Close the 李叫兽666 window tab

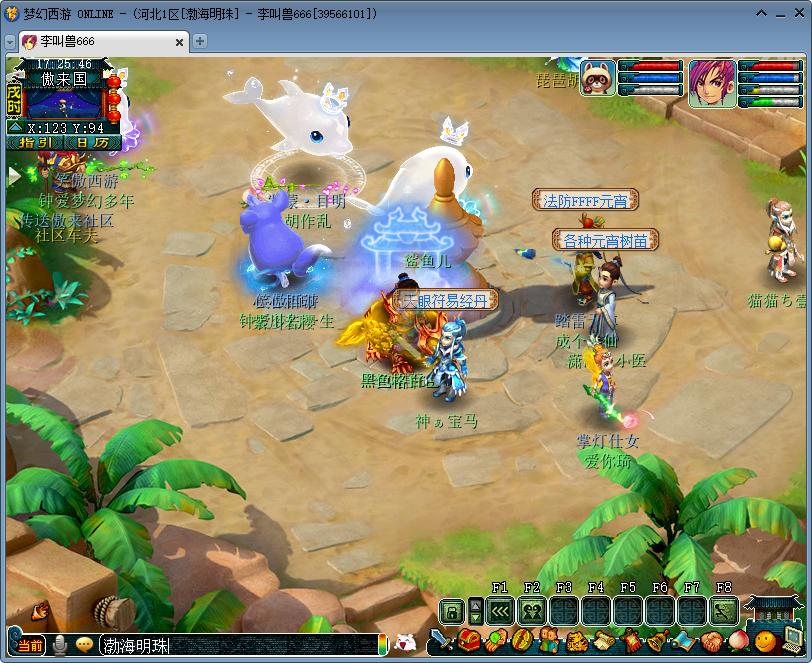click(x=180, y=42)
